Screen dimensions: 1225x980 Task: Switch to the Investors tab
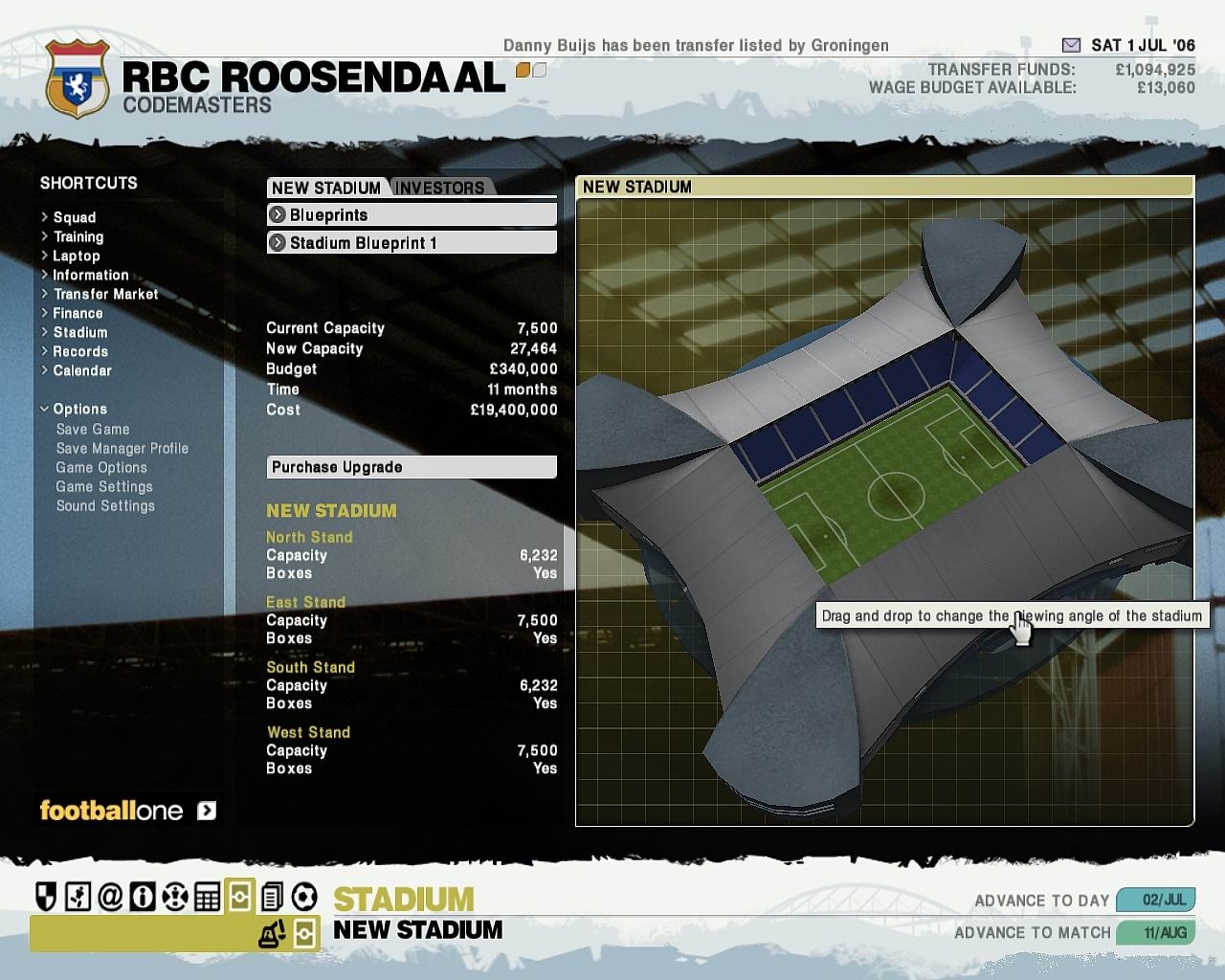pyautogui.click(x=439, y=188)
